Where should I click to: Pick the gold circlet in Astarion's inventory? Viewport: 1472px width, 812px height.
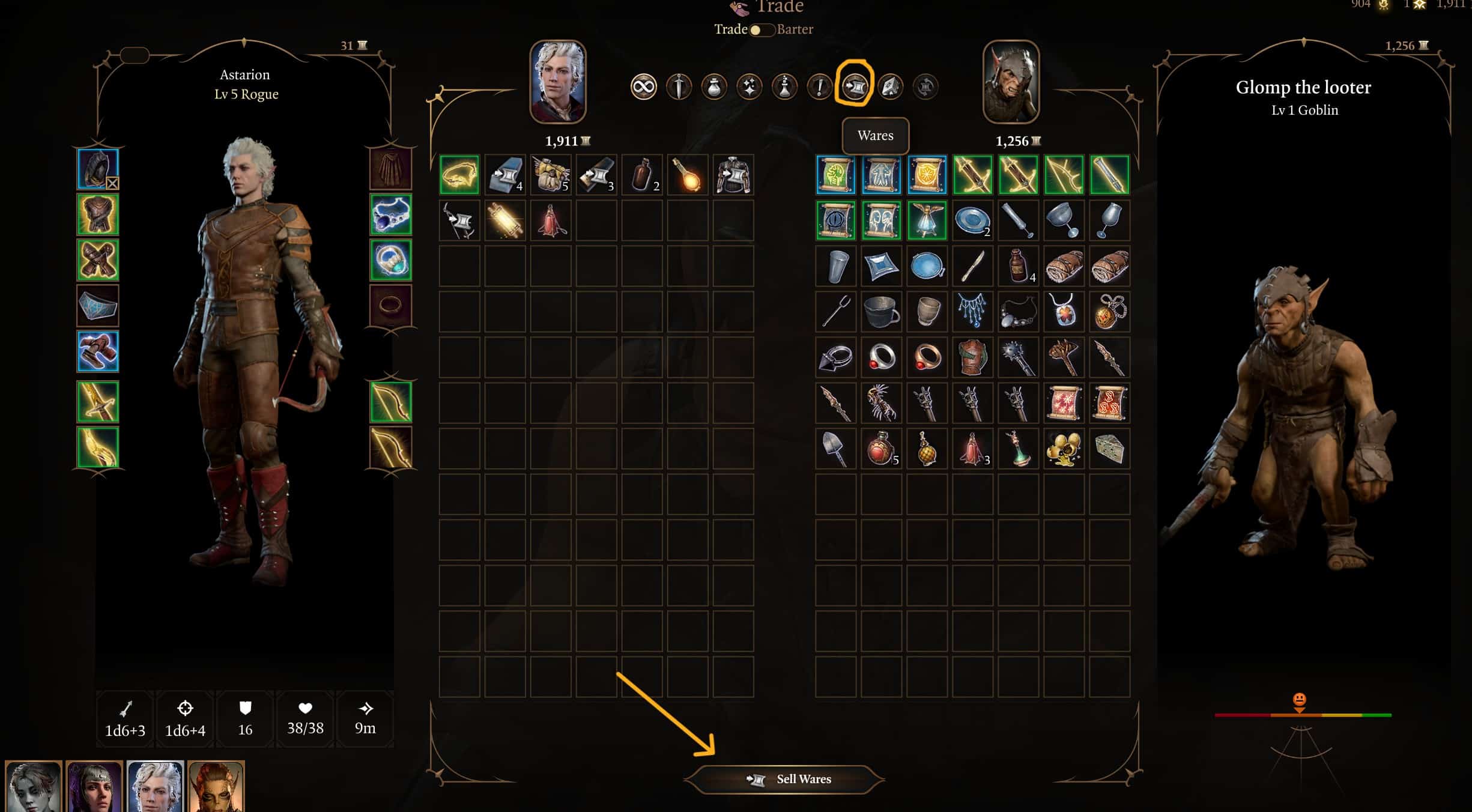coord(459,175)
